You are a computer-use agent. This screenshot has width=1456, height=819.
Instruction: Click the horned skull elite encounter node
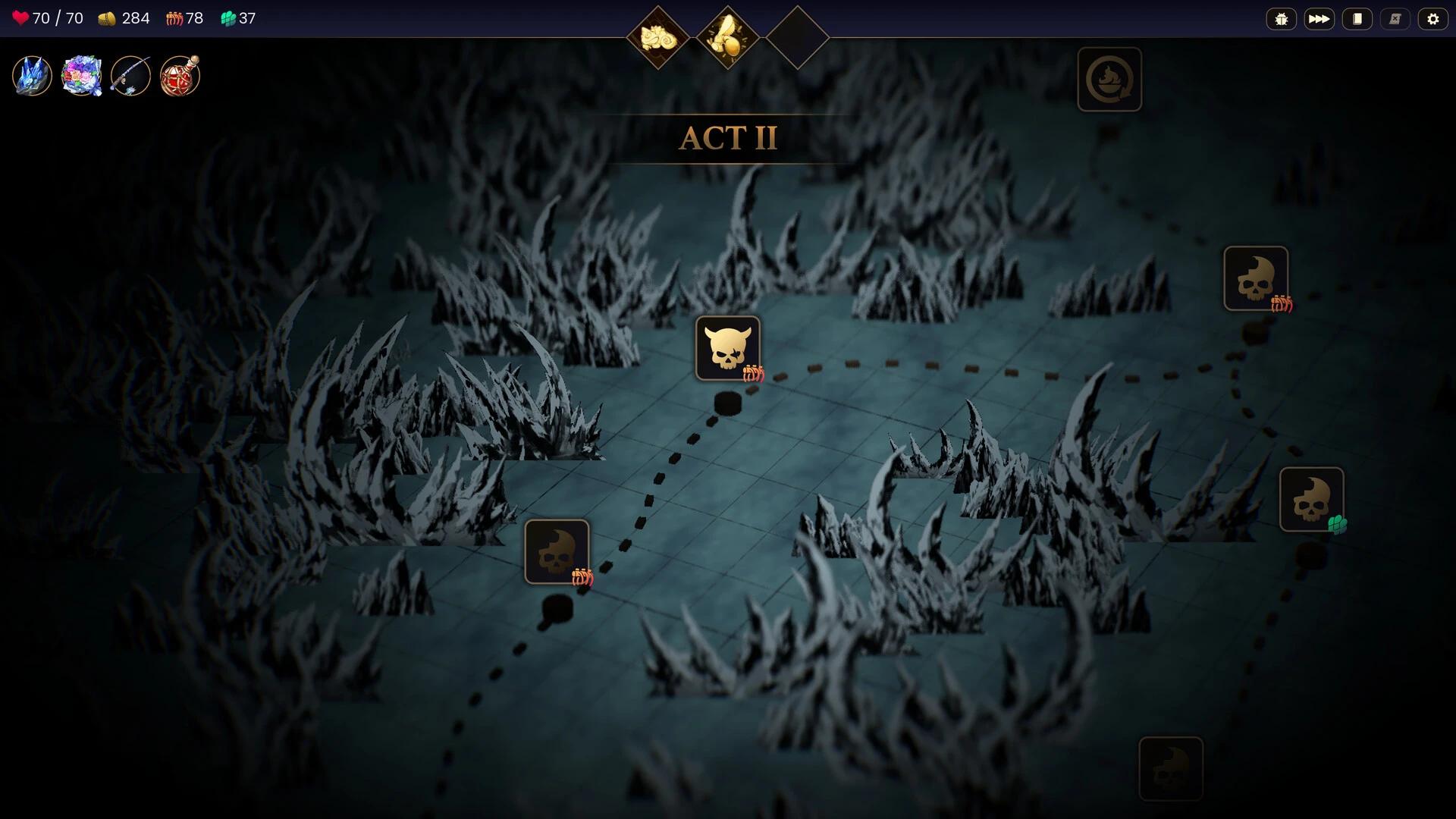[x=728, y=349]
